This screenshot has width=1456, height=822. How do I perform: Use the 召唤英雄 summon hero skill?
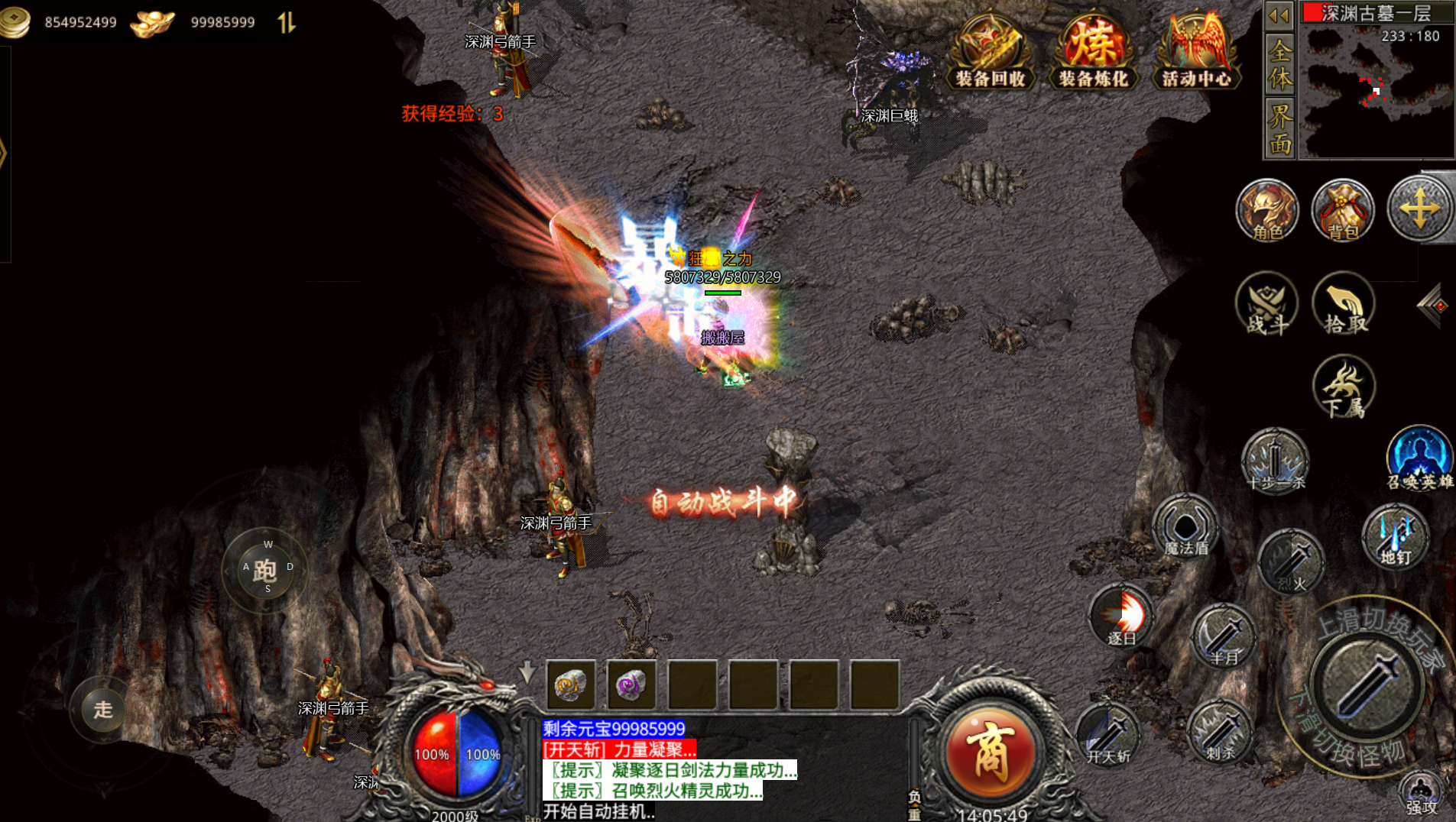click(1419, 458)
